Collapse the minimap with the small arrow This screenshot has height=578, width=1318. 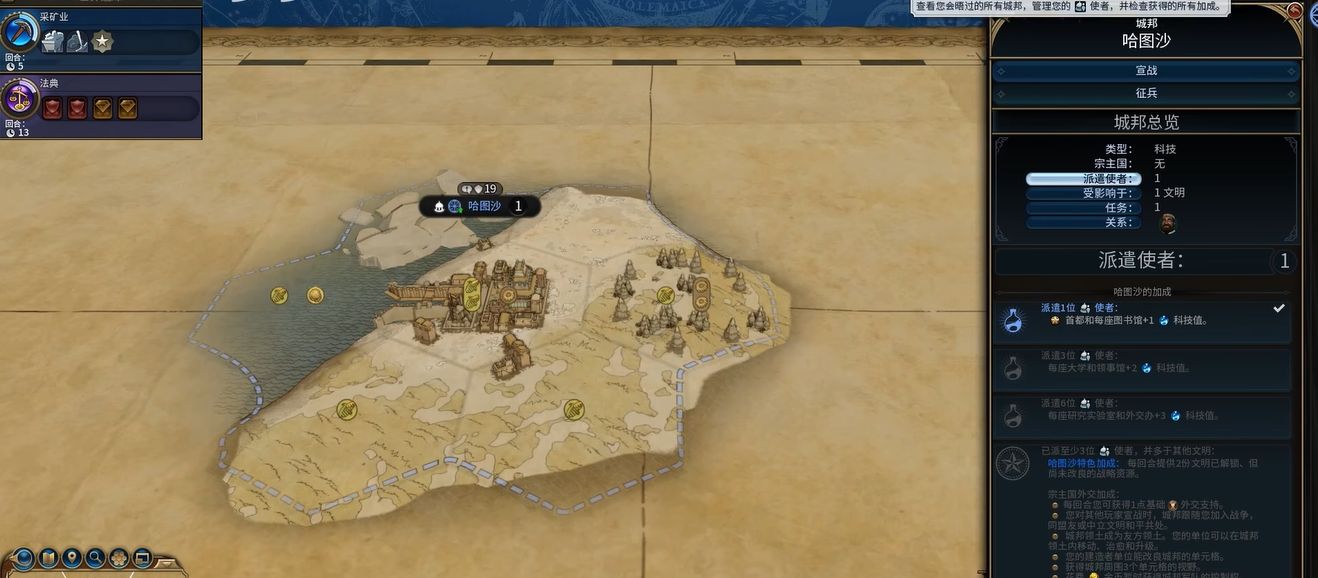[166, 562]
